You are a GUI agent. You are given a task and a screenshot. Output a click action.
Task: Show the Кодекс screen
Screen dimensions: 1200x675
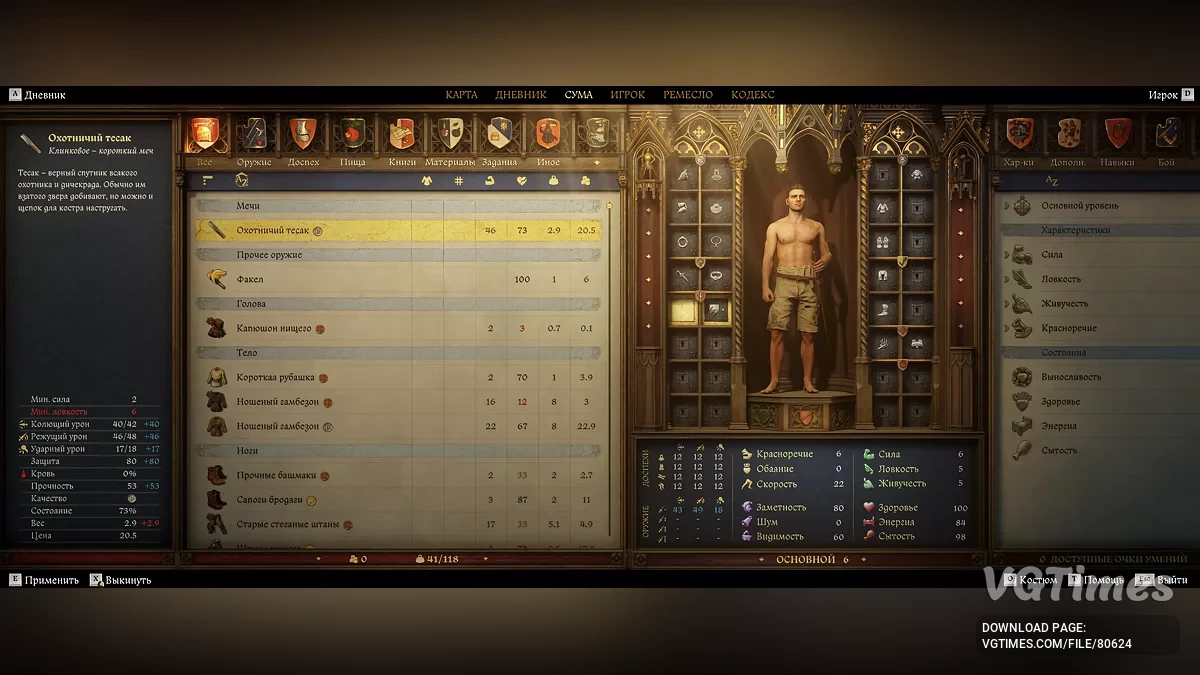[752, 95]
